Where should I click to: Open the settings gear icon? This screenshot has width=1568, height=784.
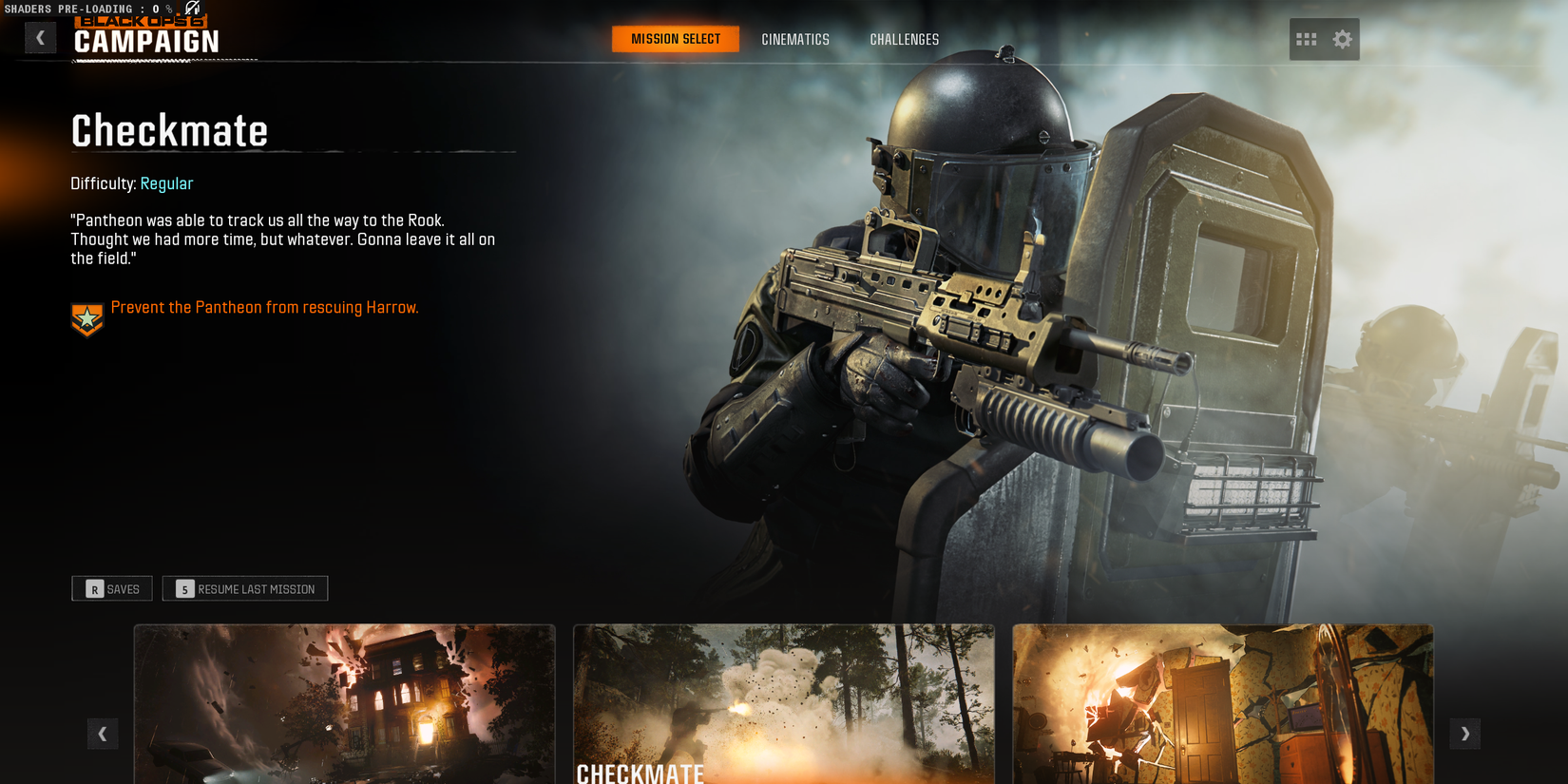coord(1342,39)
